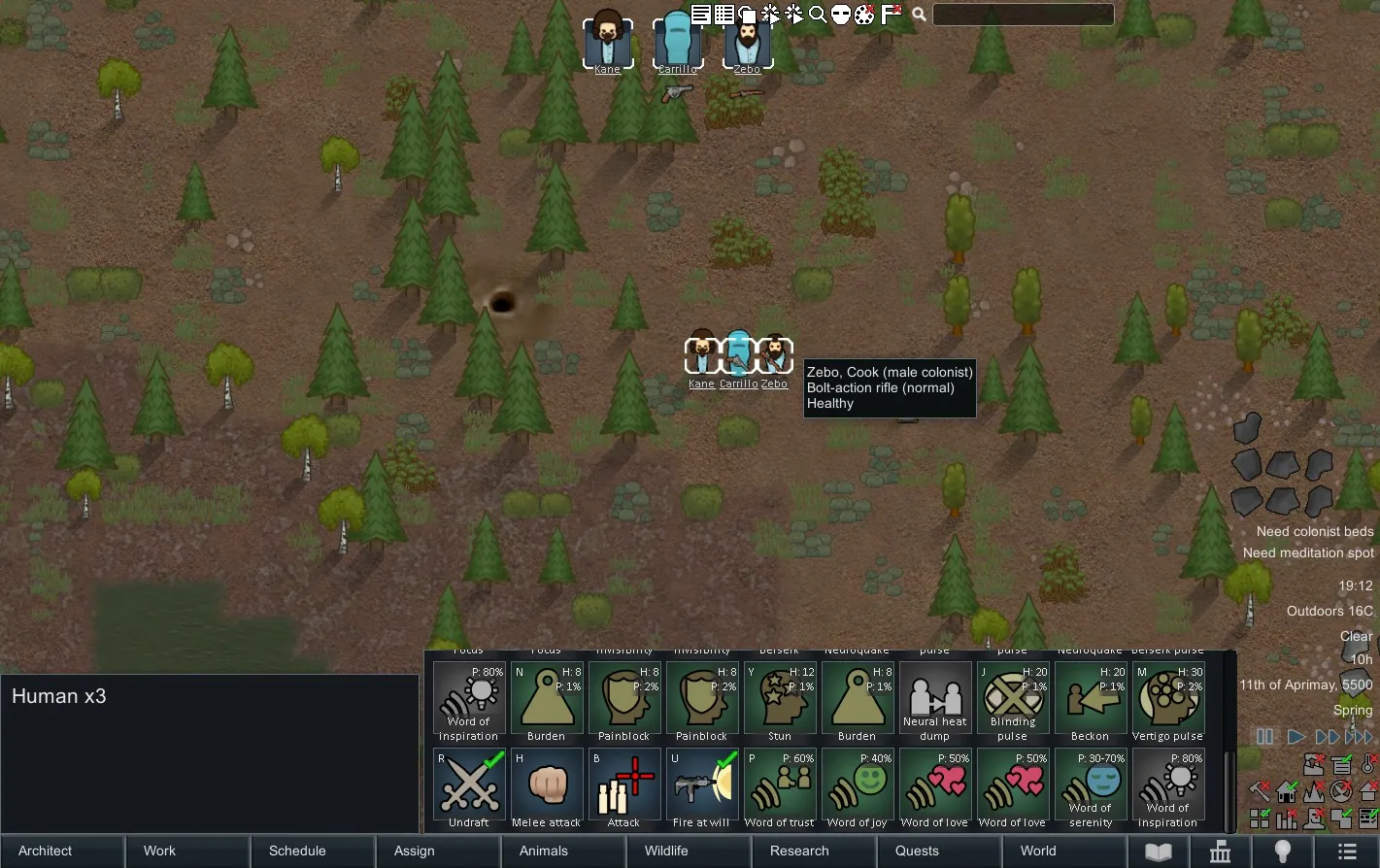Cast Word of joy

(858, 786)
